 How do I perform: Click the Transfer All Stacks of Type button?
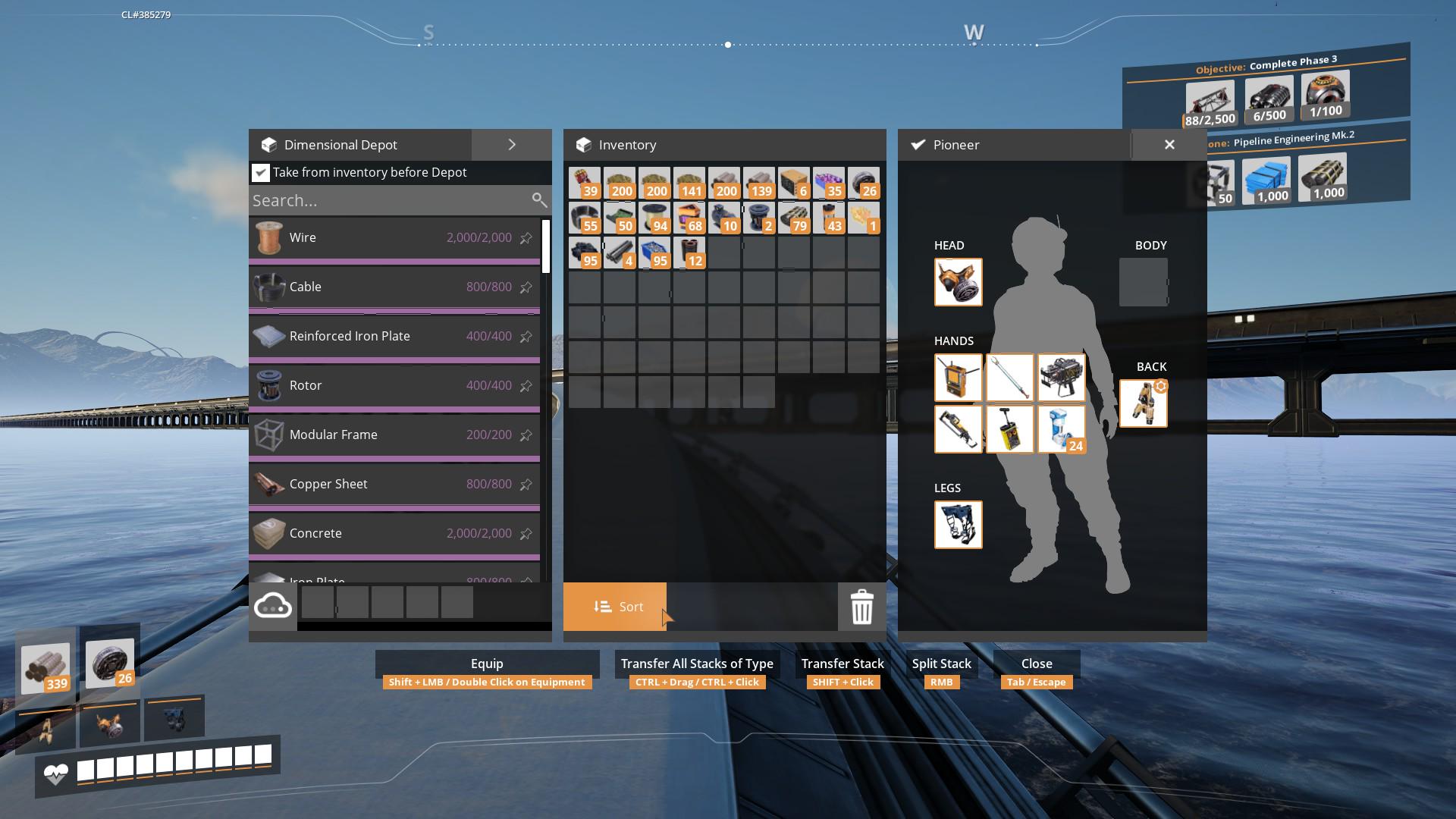coord(696,664)
